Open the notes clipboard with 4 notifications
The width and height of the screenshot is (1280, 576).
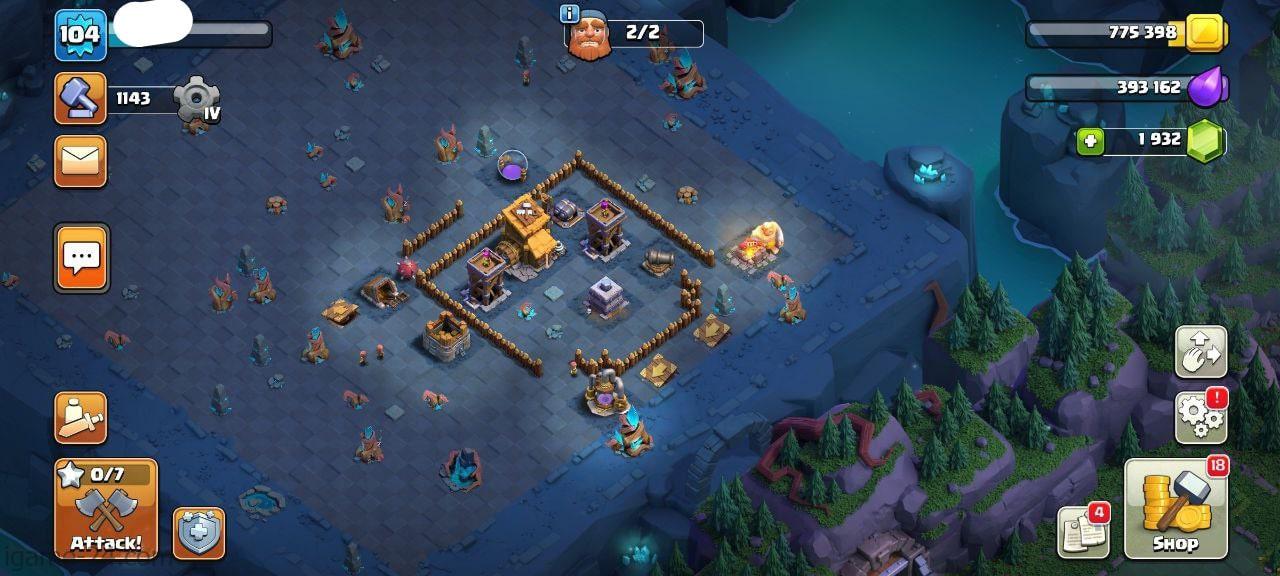click(1083, 532)
